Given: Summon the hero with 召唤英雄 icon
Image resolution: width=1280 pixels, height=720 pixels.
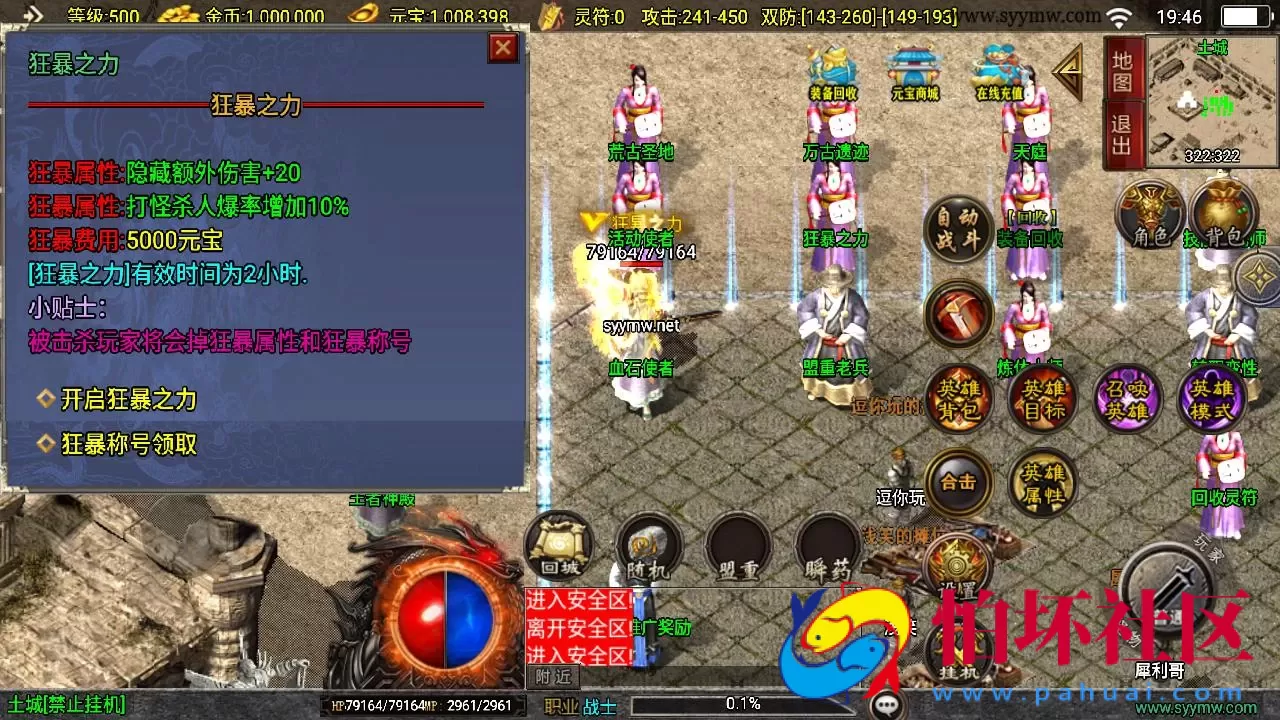Looking at the screenshot, I should coord(1126,398).
